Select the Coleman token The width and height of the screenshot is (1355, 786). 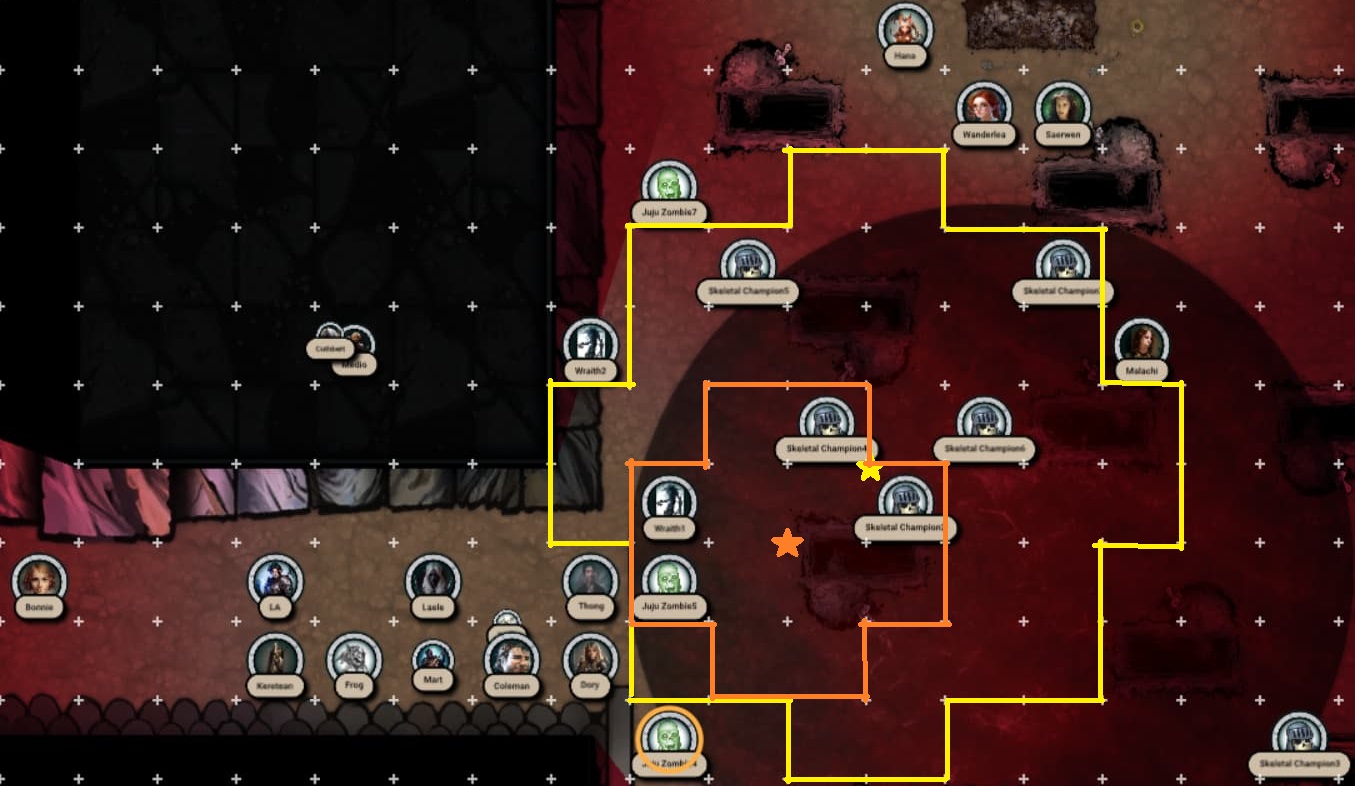click(511, 659)
